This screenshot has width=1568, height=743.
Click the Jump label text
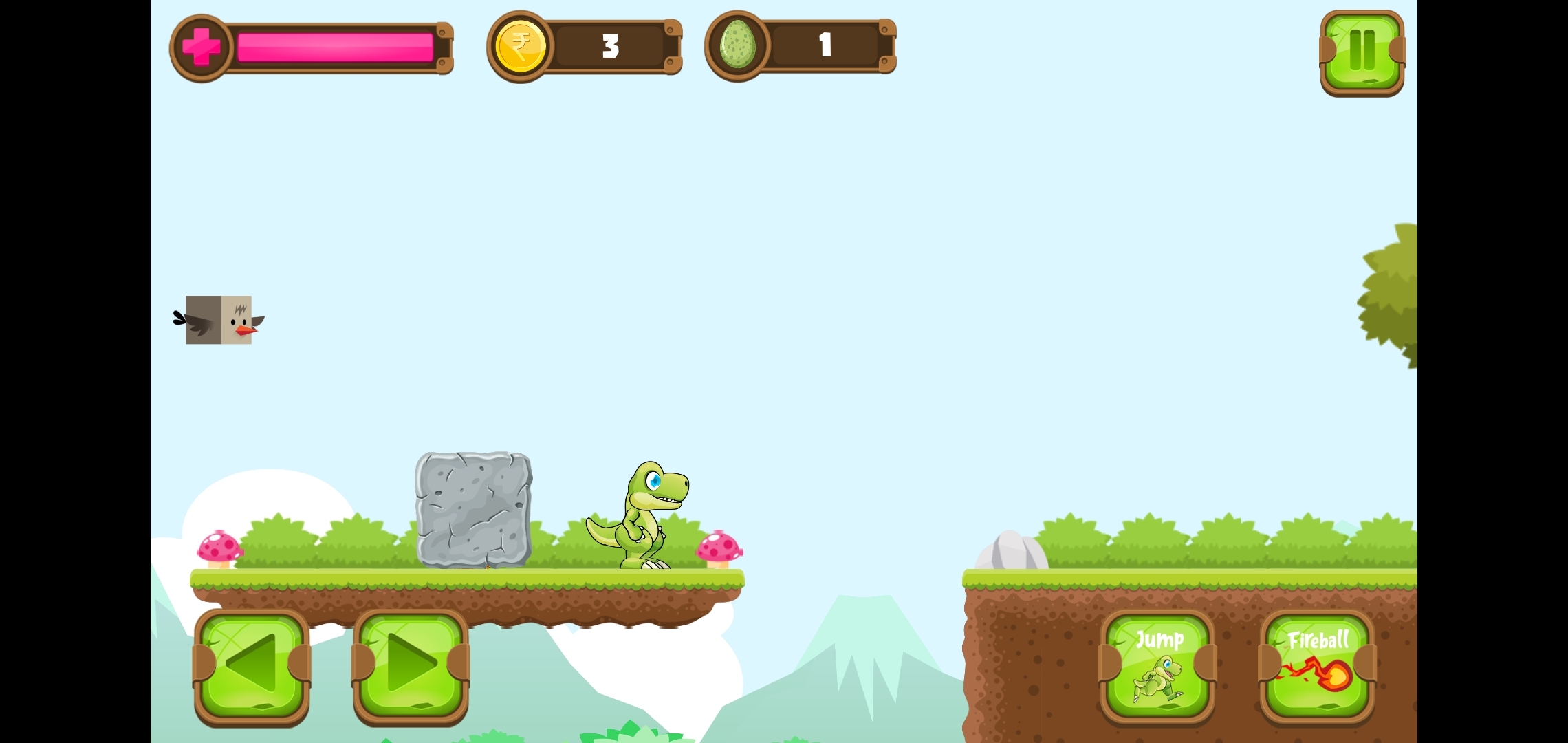1159,640
